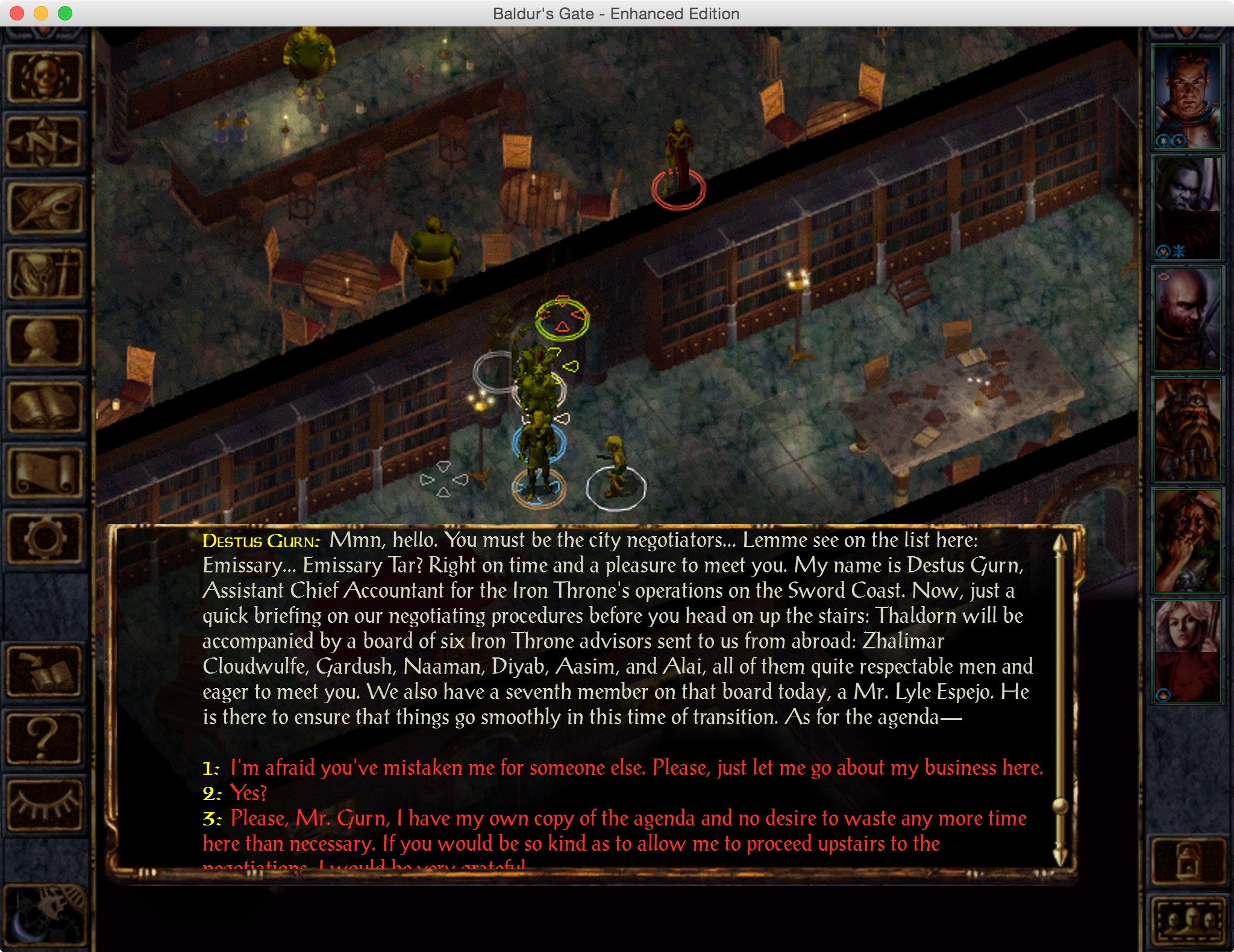Viewport: 1234px width, 952px height.
Task: Select the "Yes?" dialogue reply
Action: point(248,793)
